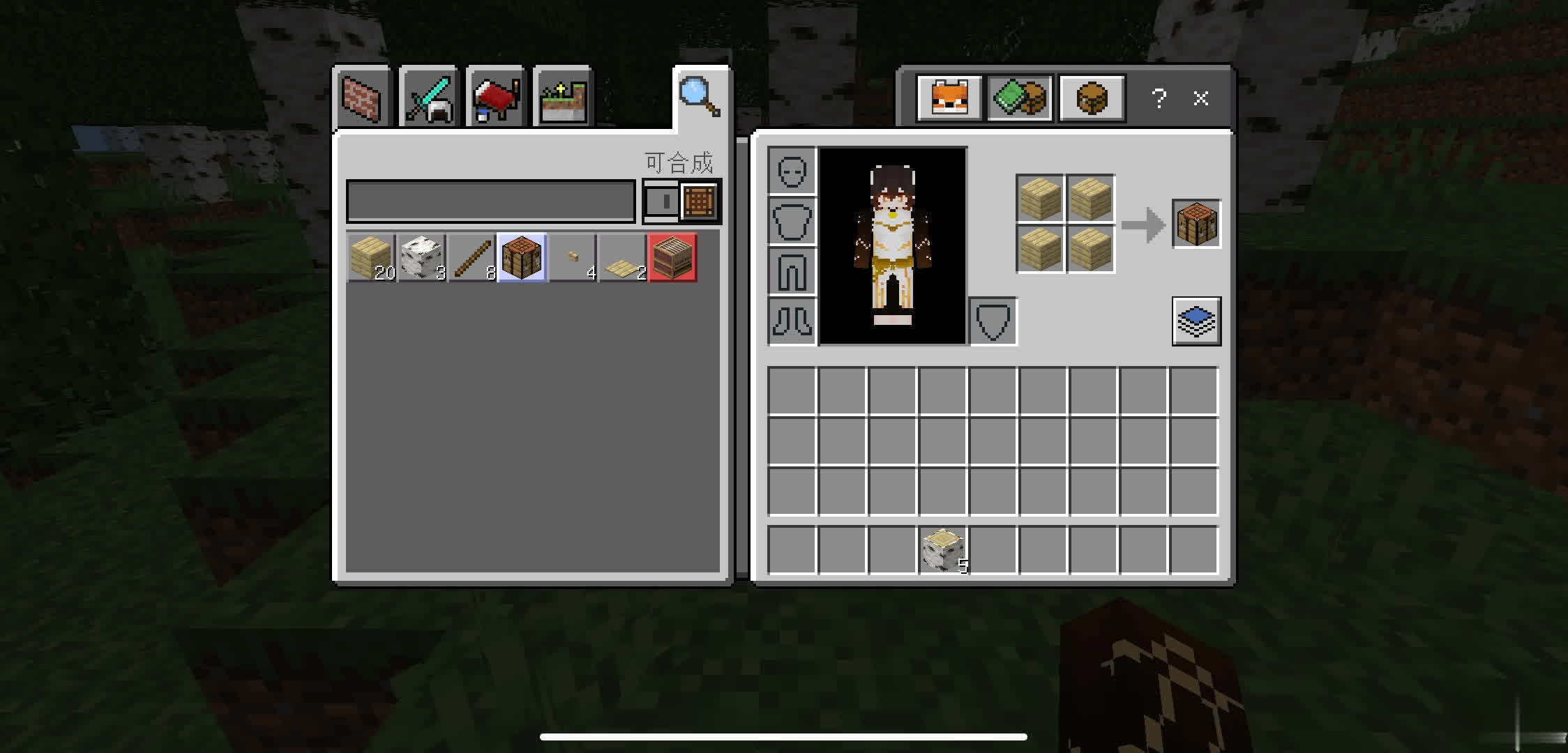Open the fox icon tab

pyautogui.click(x=949, y=98)
